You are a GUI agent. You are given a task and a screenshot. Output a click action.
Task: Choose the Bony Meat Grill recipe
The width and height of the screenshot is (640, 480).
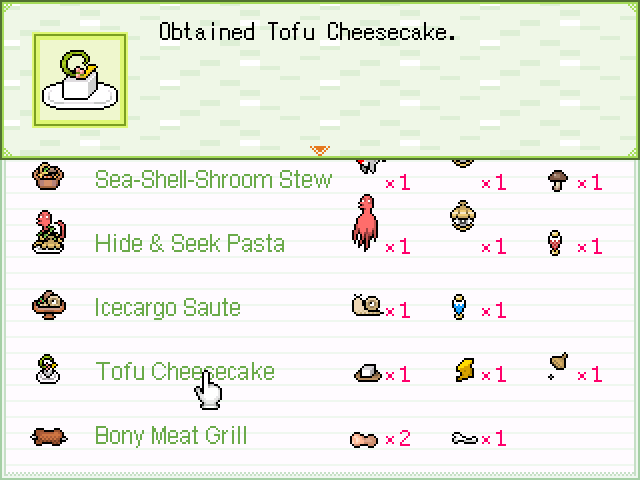point(170,436)
